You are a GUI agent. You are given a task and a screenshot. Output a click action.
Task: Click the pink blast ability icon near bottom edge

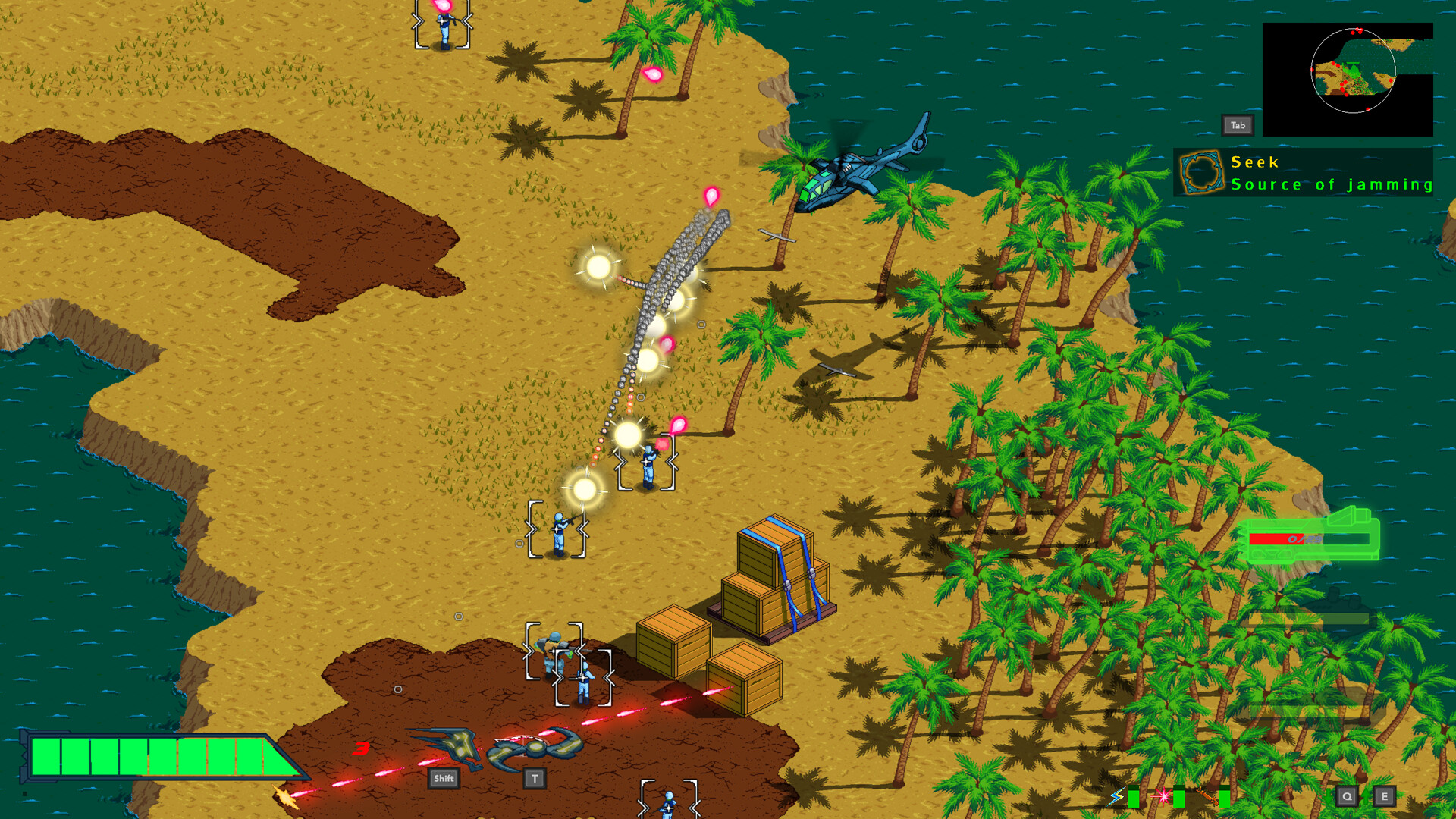1163,796
